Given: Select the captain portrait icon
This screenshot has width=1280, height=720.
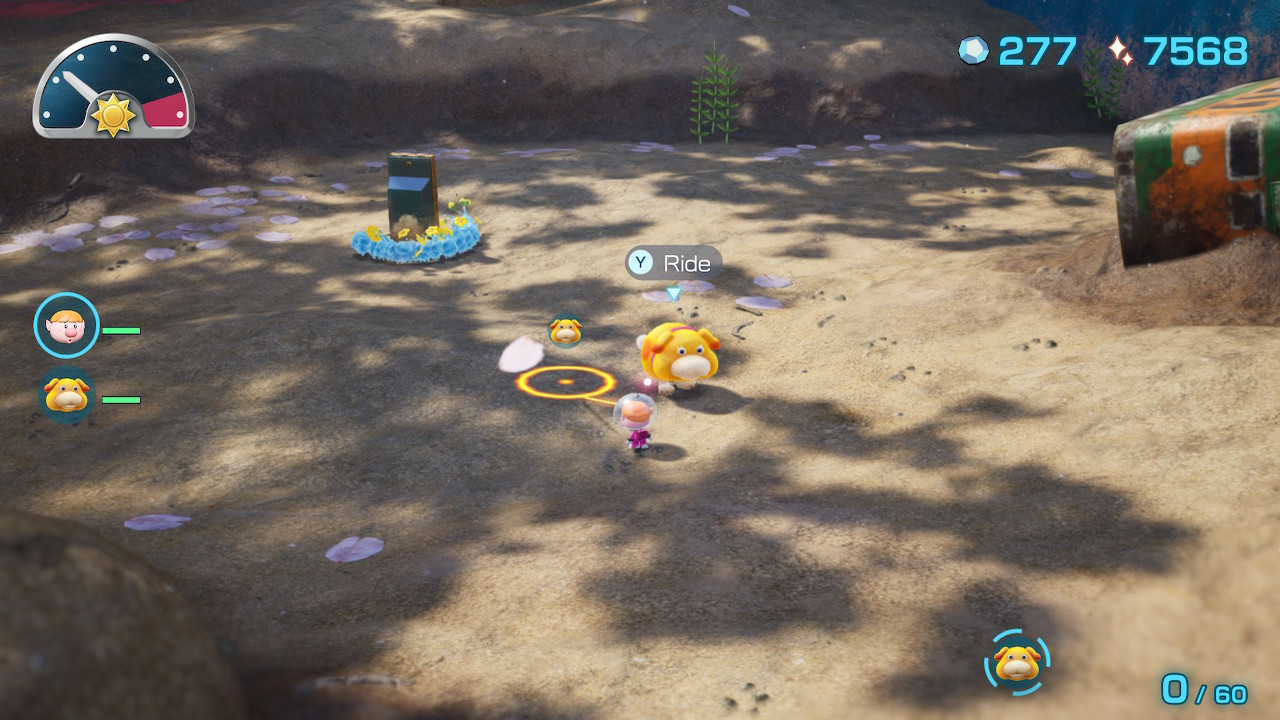Looking at the screenshot, I should click(x=66, y=325).
